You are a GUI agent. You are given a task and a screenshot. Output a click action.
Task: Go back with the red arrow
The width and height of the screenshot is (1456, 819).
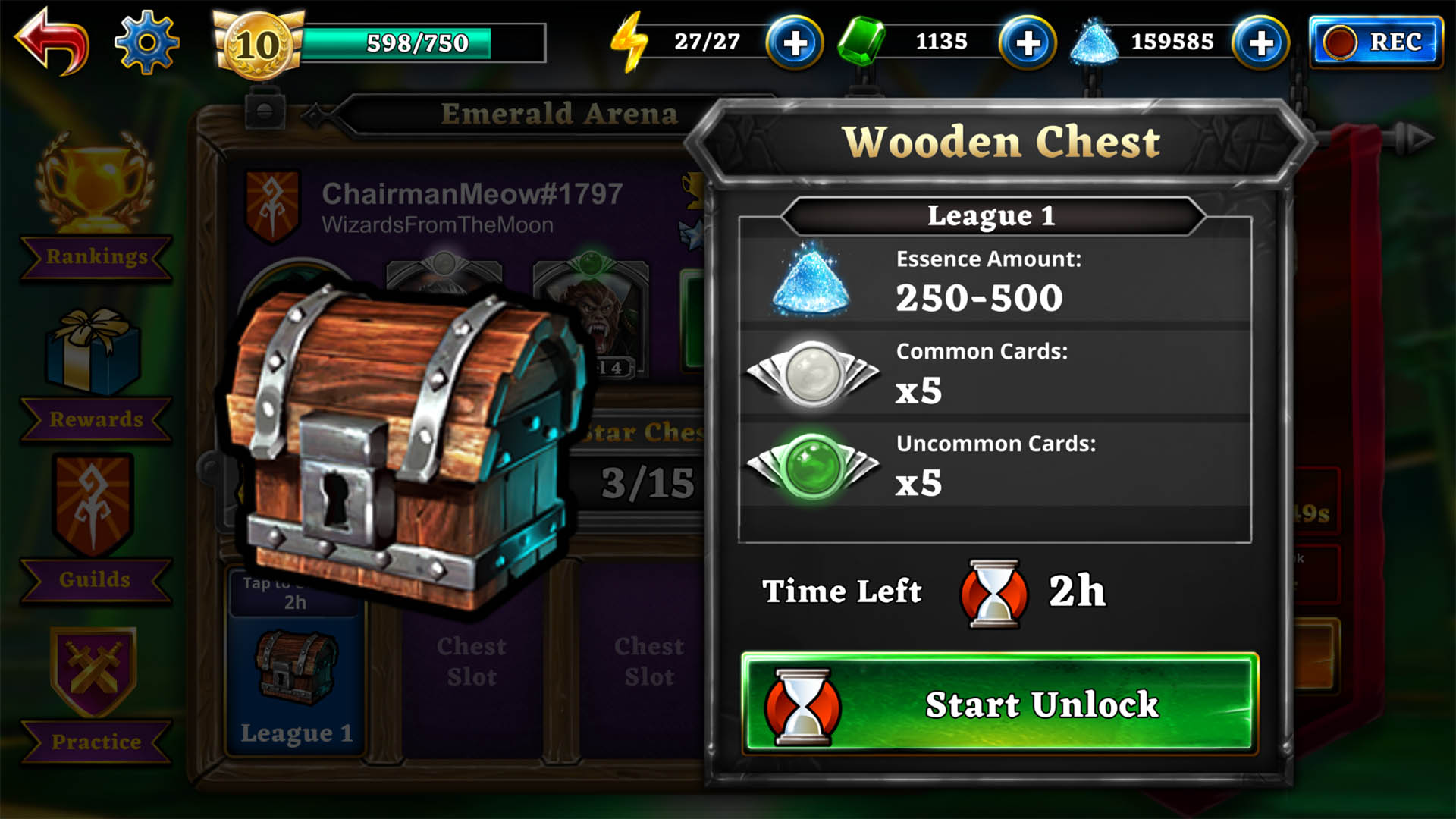[x=52, y=42]
